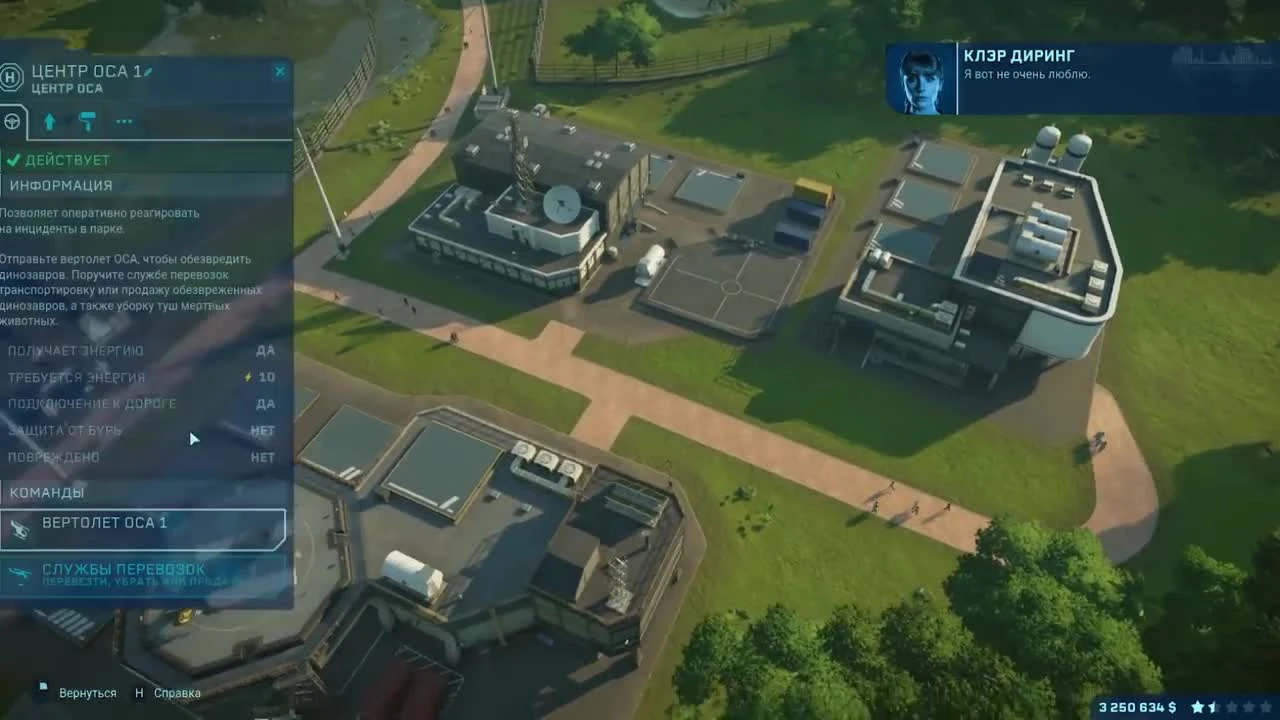Open the paint roller customization icon
The image size is (1280, 720).
88,121
